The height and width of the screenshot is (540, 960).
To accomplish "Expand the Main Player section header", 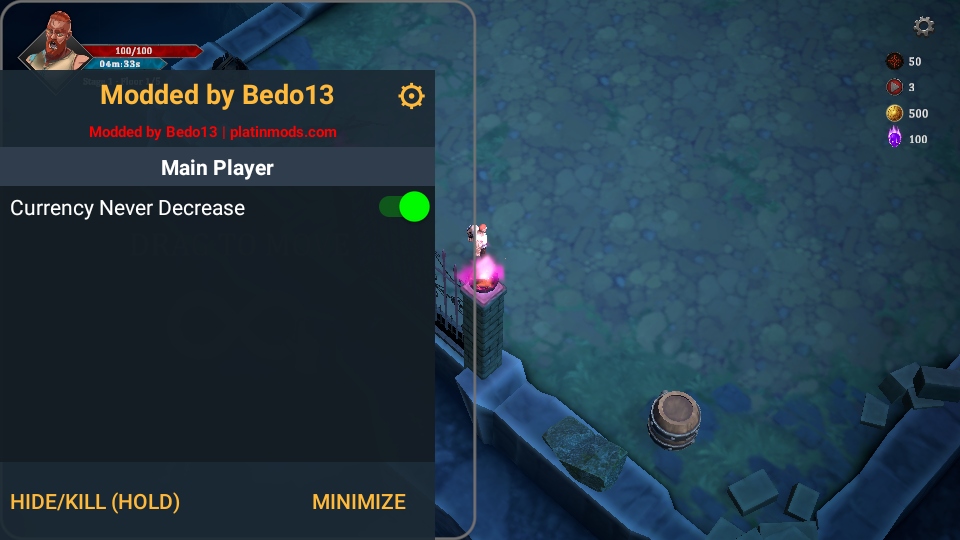I will pos(217,168).
